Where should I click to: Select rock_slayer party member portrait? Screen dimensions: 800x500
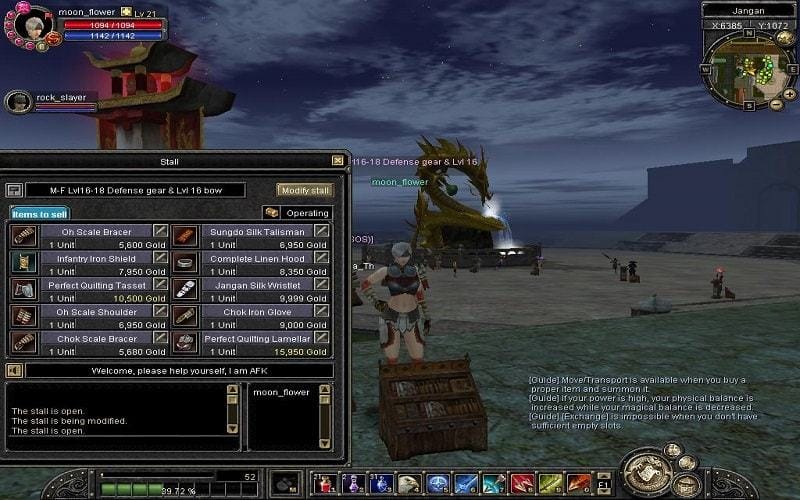19,102
